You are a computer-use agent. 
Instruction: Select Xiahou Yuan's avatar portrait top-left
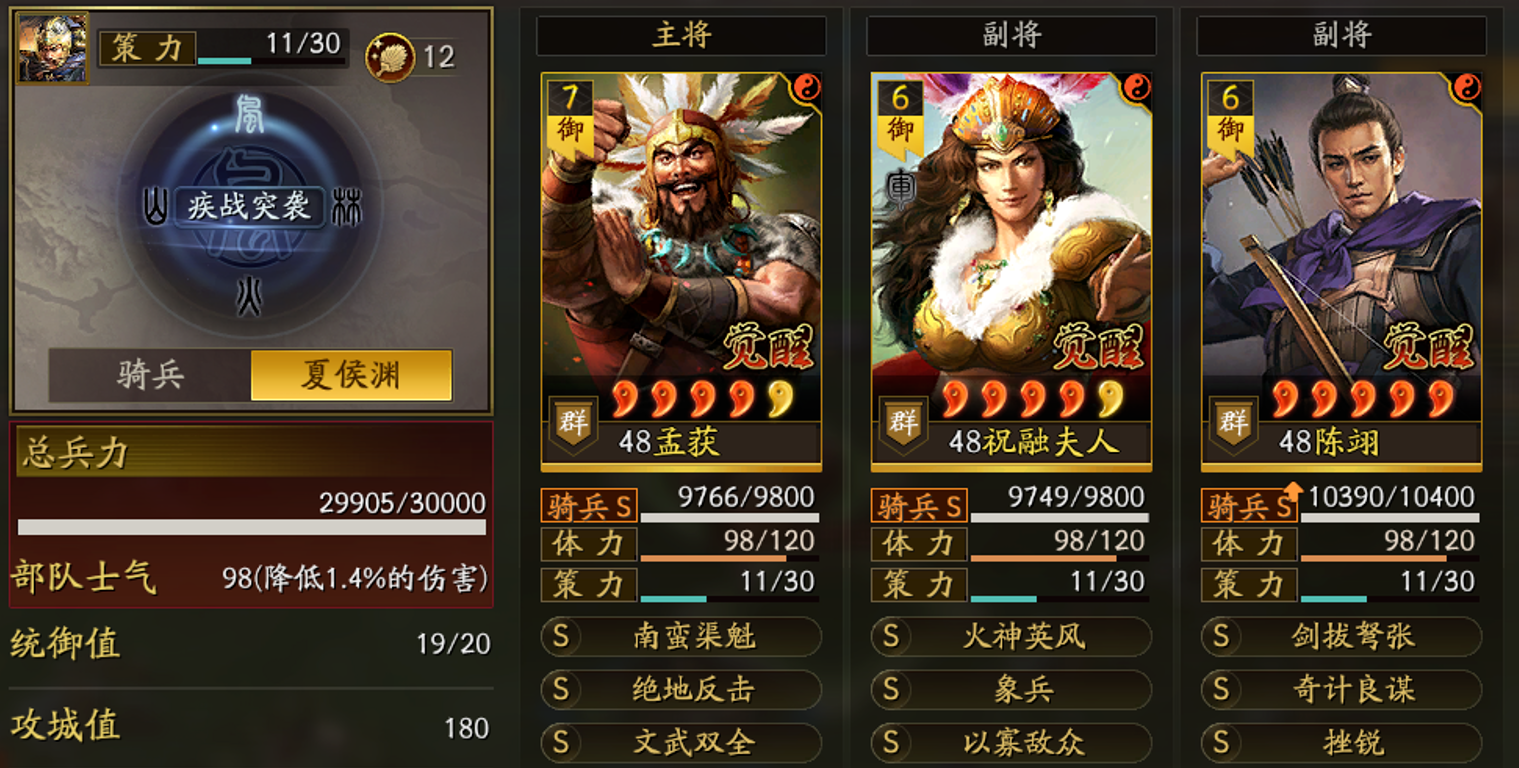pyautogui.click(x=52, y=45)
